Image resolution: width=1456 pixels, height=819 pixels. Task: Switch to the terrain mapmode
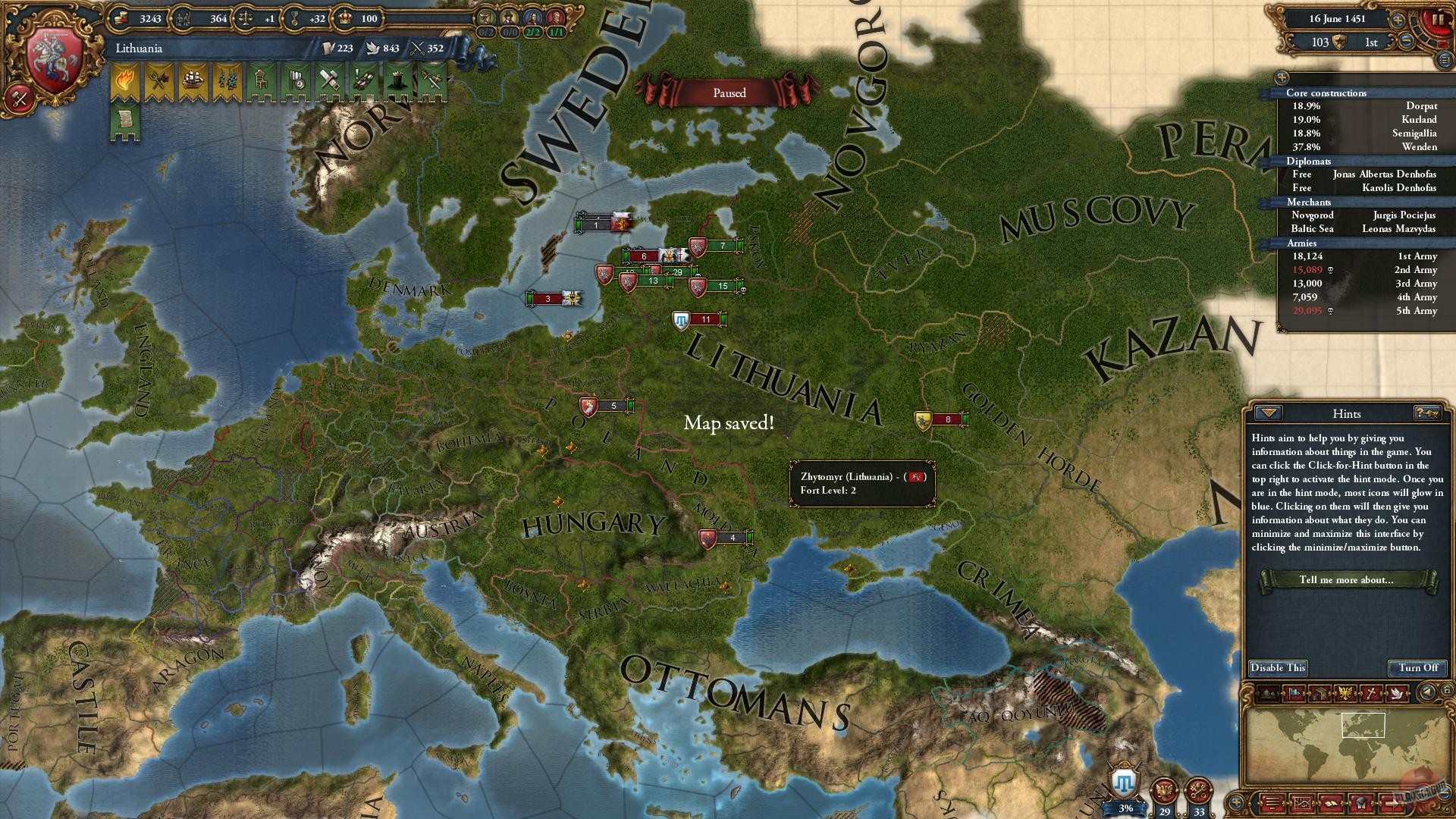tap(1268, 692)
